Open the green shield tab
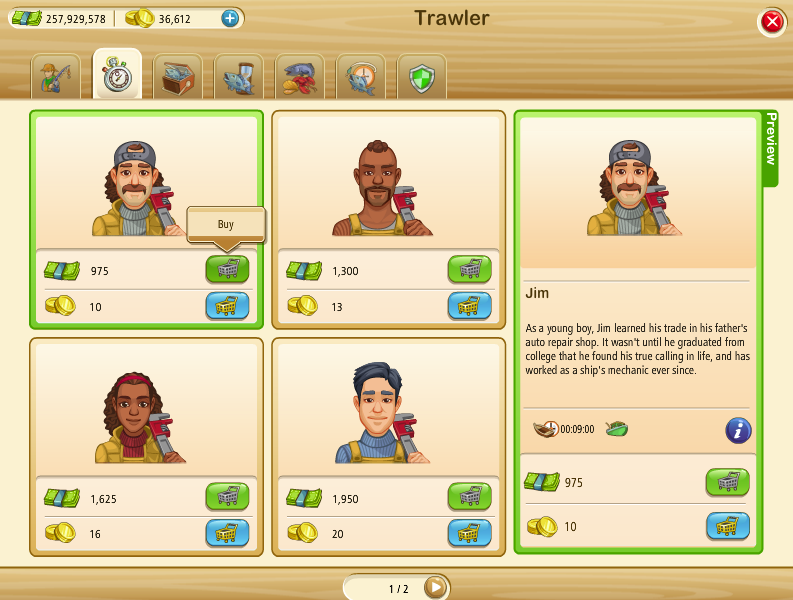The image size is (793, 600). point(421,77)
